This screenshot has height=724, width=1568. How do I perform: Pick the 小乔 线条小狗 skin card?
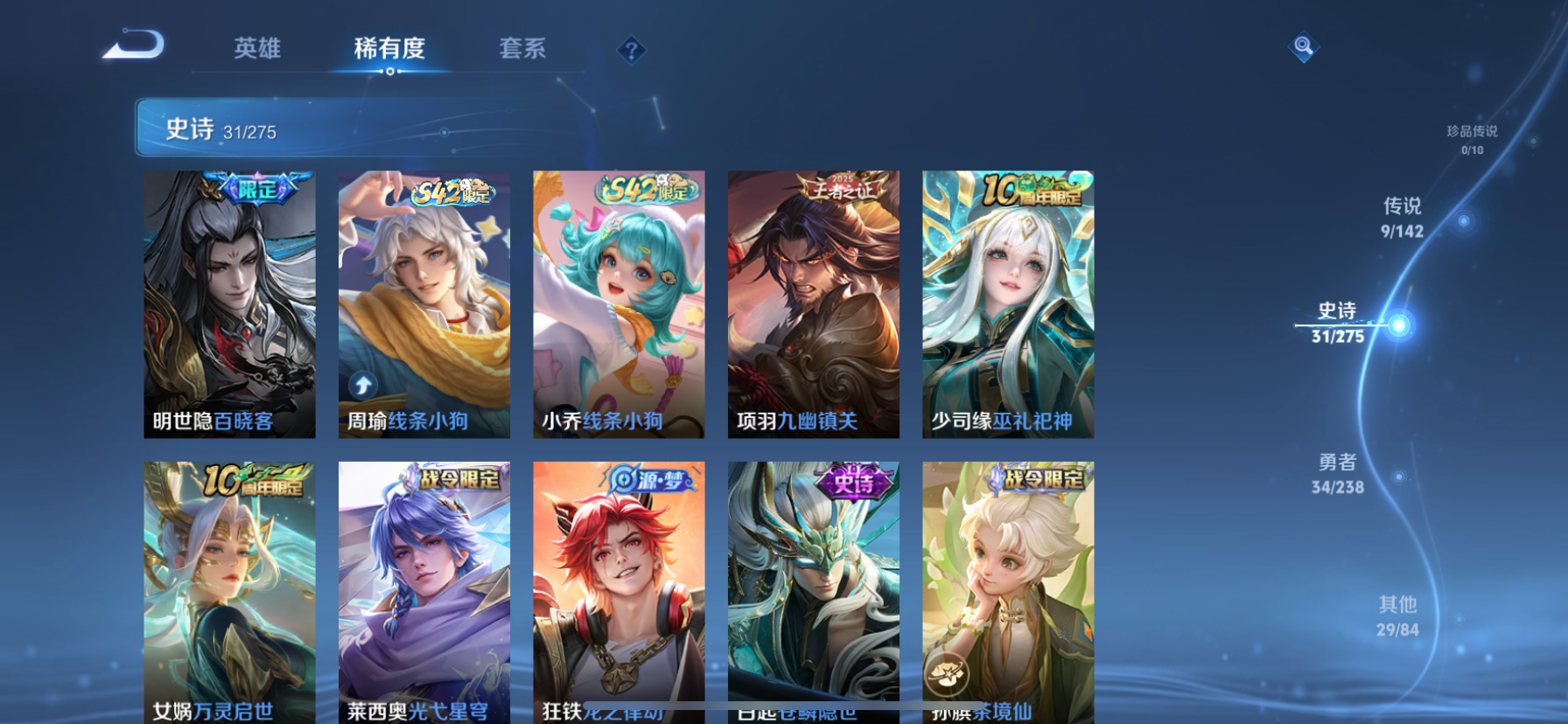click(619, 303)
